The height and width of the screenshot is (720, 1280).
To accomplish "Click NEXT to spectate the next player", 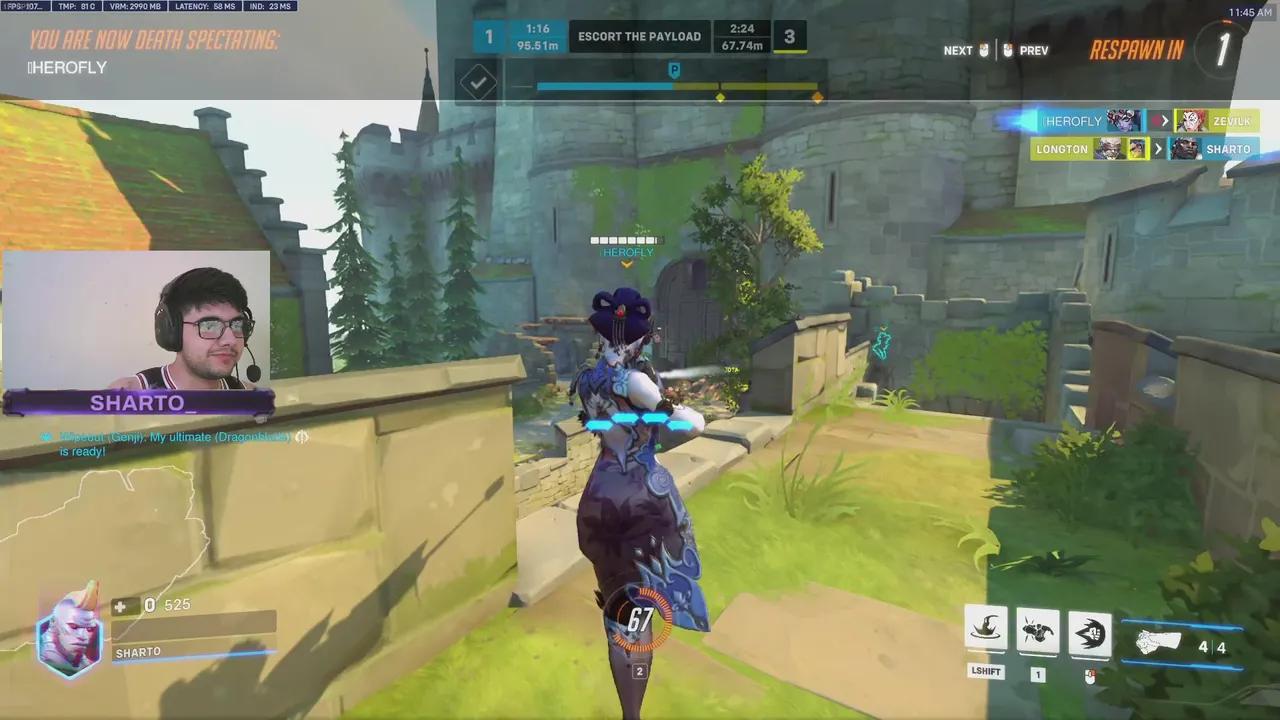I will pyautogui.click(x=957, y=50).
